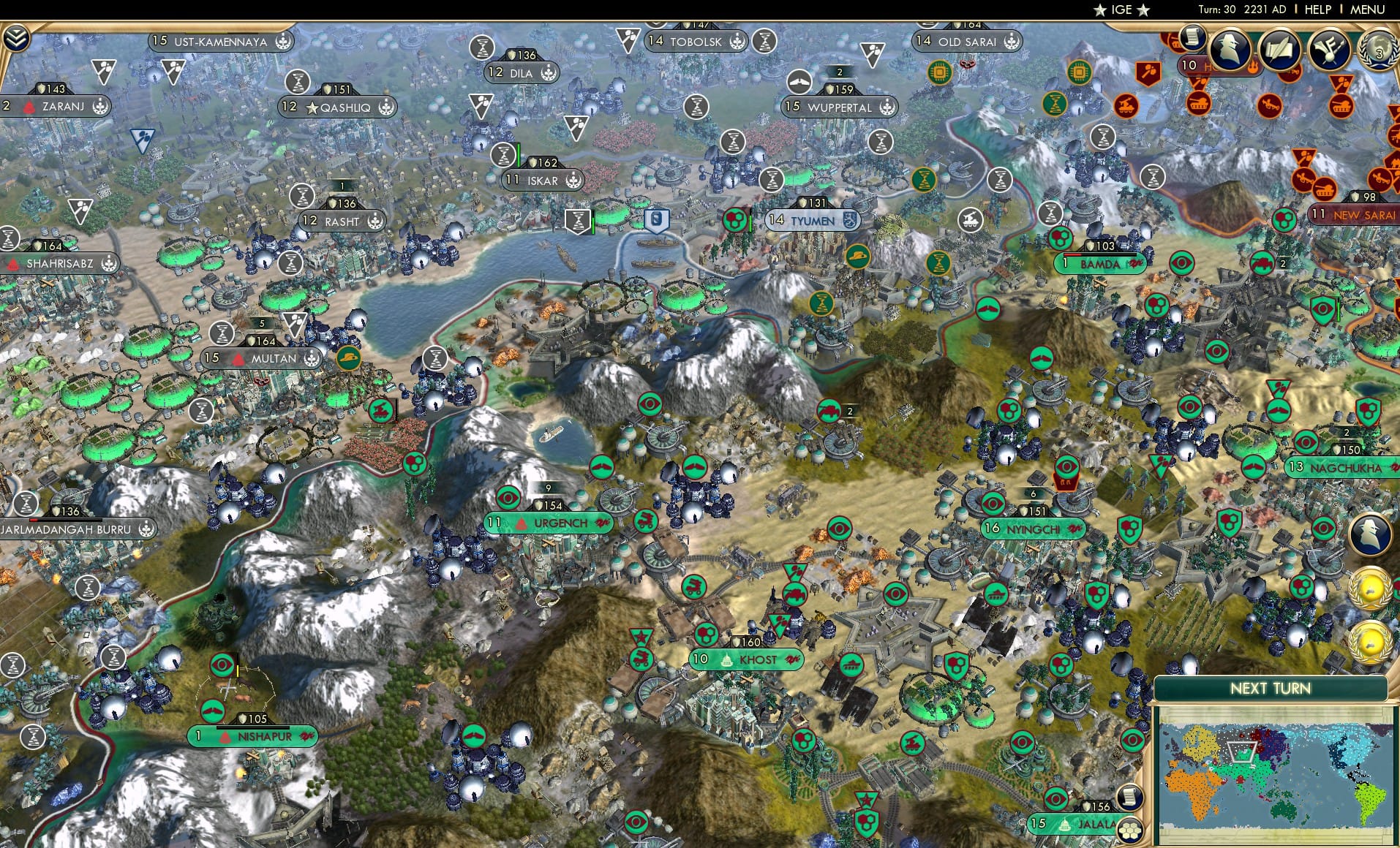Open the MENU from the top bar
Viewport: 1400px width, 848px height.
point(1369,10)
